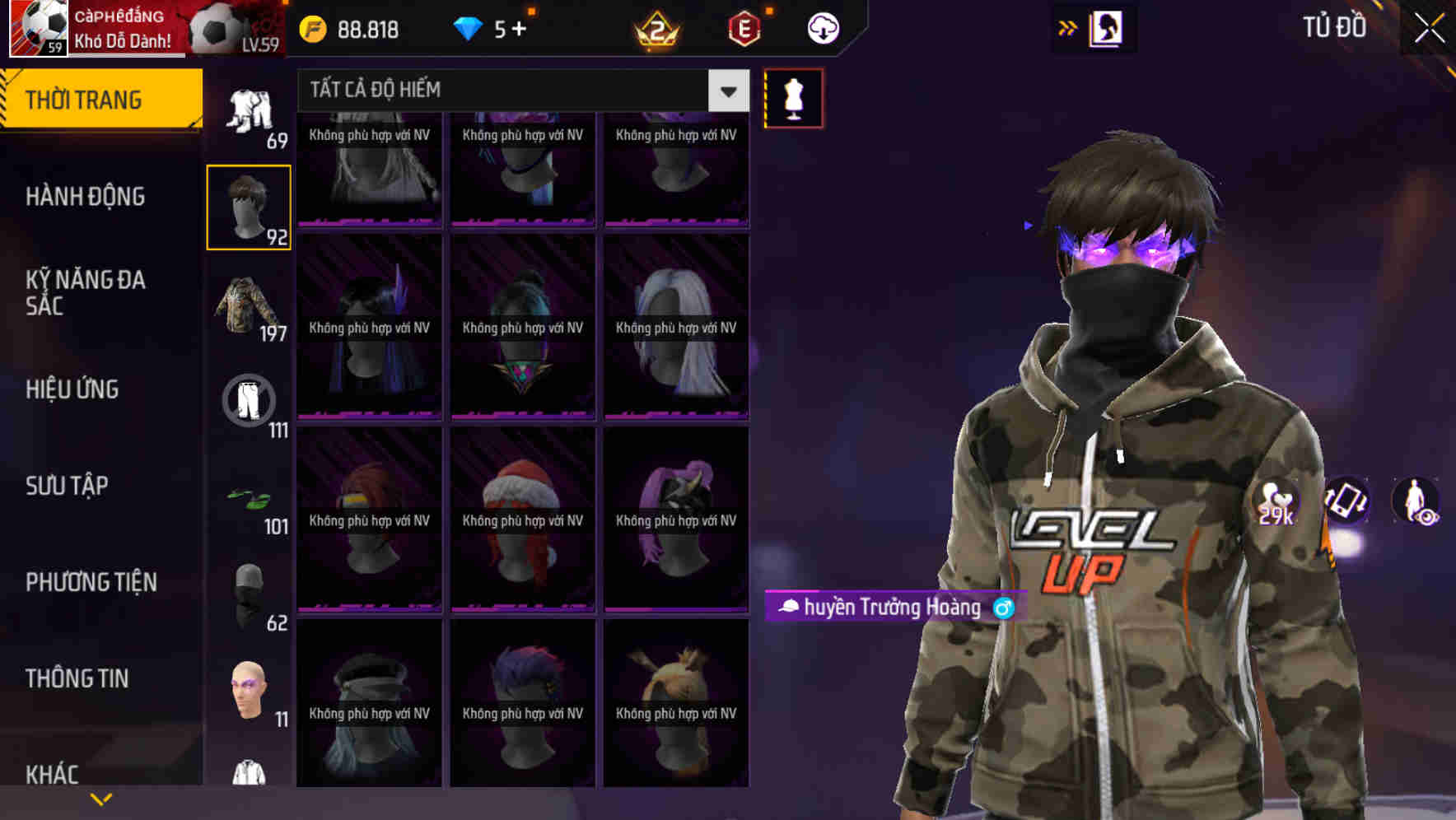Click the level 2 crown badge icon

(656, 29)
